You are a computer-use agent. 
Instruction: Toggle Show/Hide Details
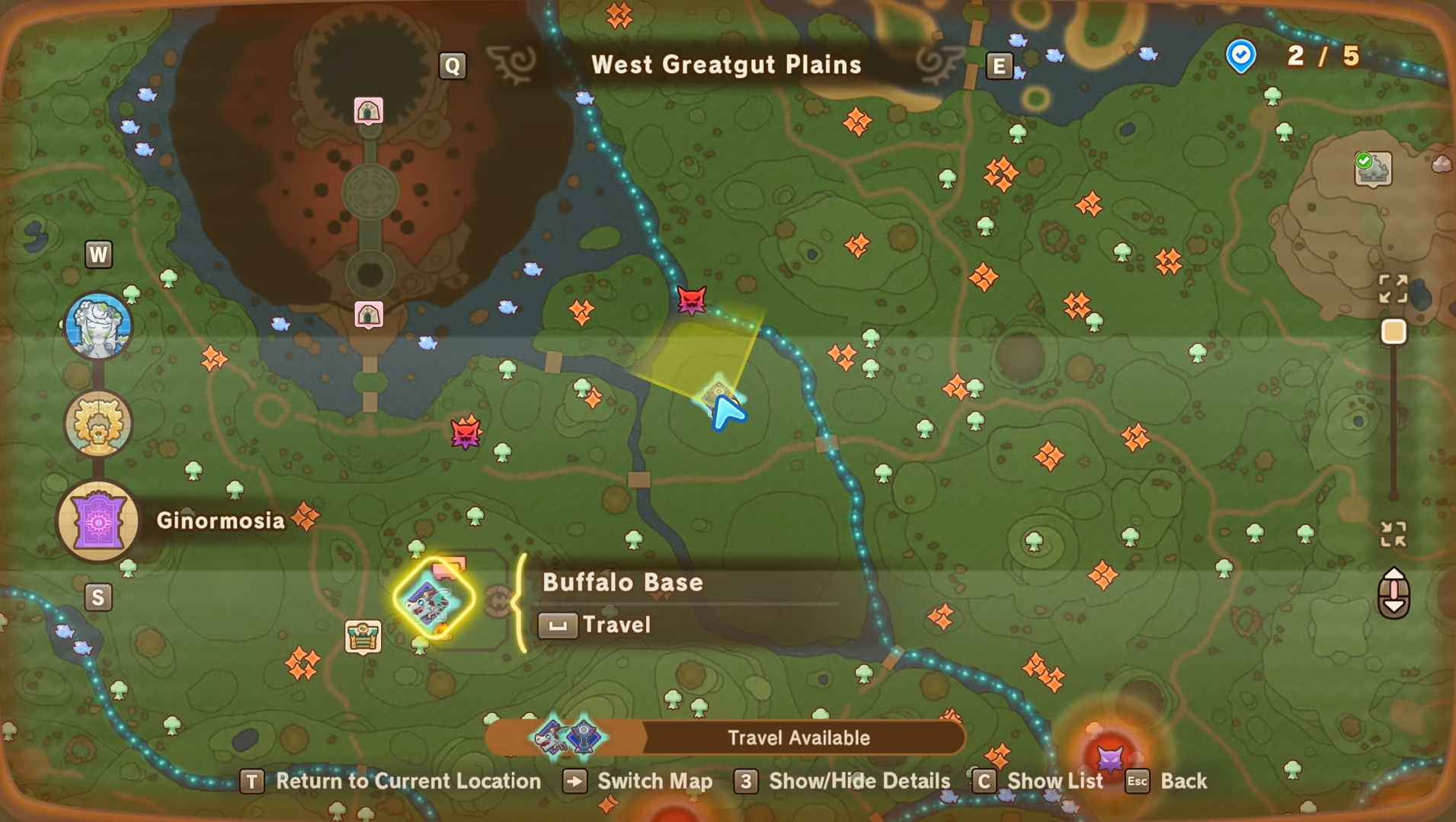point(843,781)
